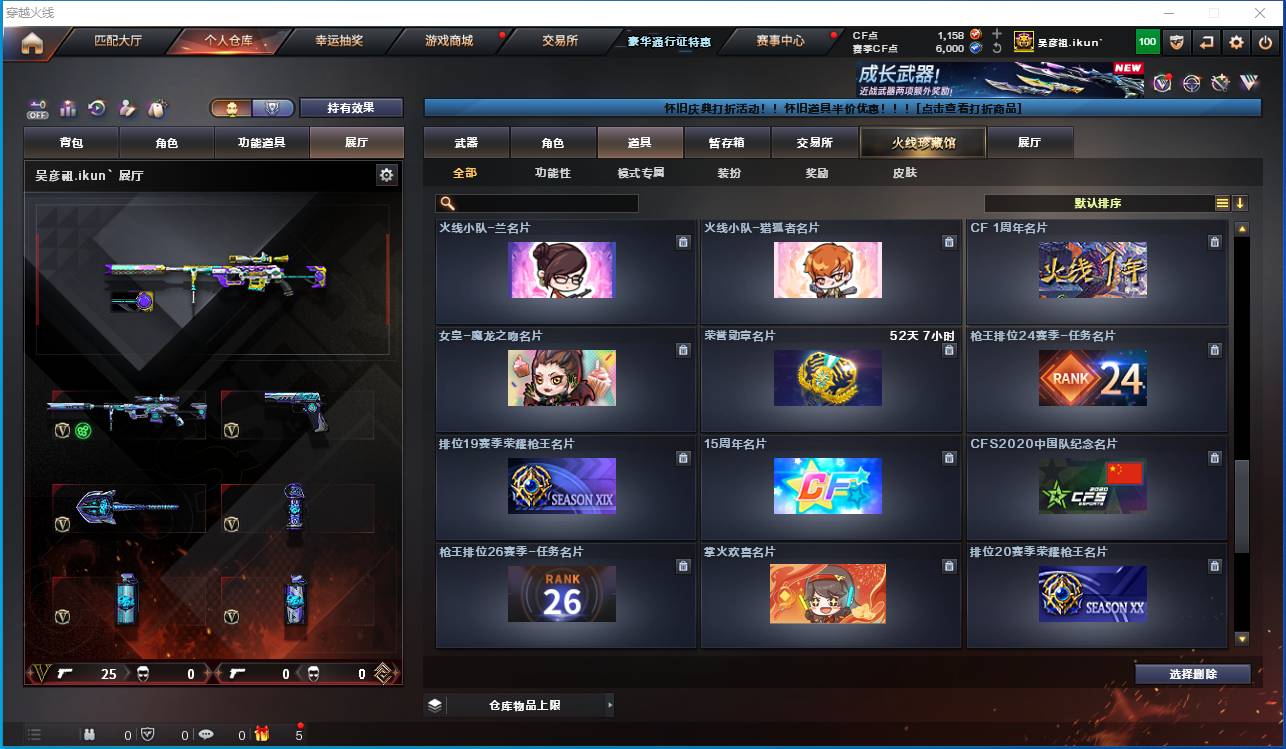Click the 选择删除 button bottom right
This screenshot has height=749, width=1286.
click(1192, 673)
